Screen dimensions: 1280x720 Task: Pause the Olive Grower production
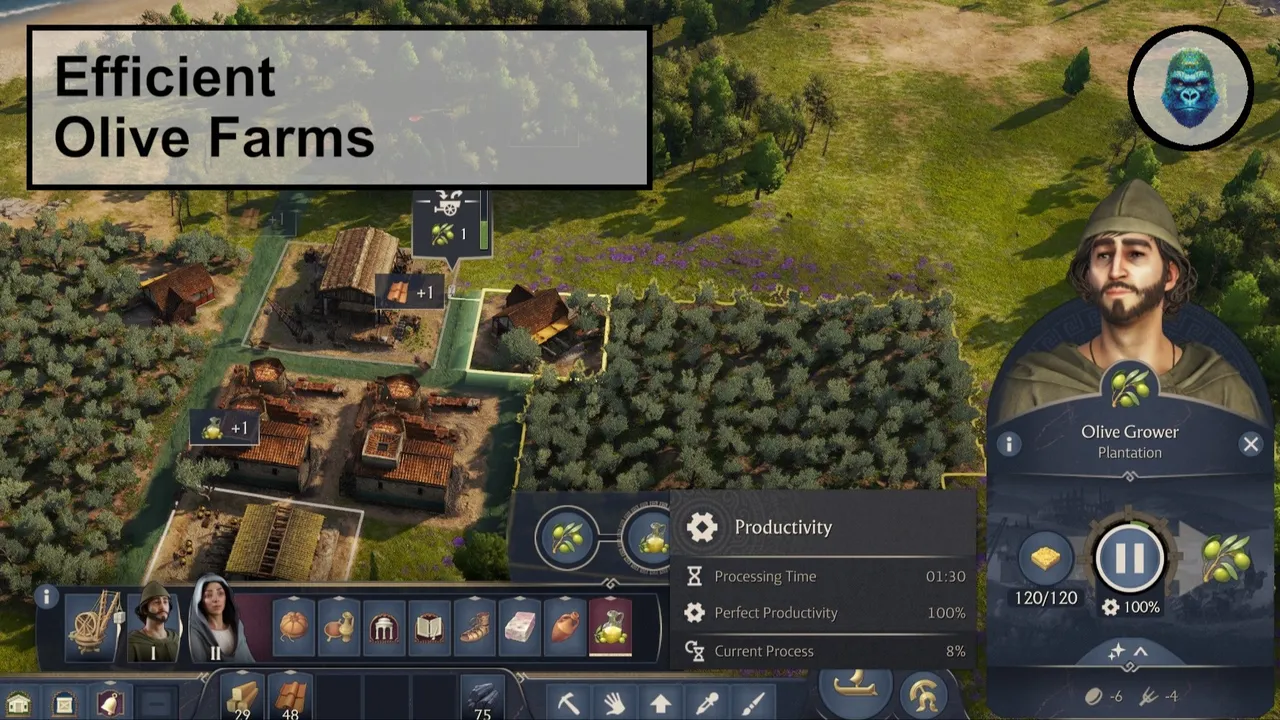(1129, 558)
